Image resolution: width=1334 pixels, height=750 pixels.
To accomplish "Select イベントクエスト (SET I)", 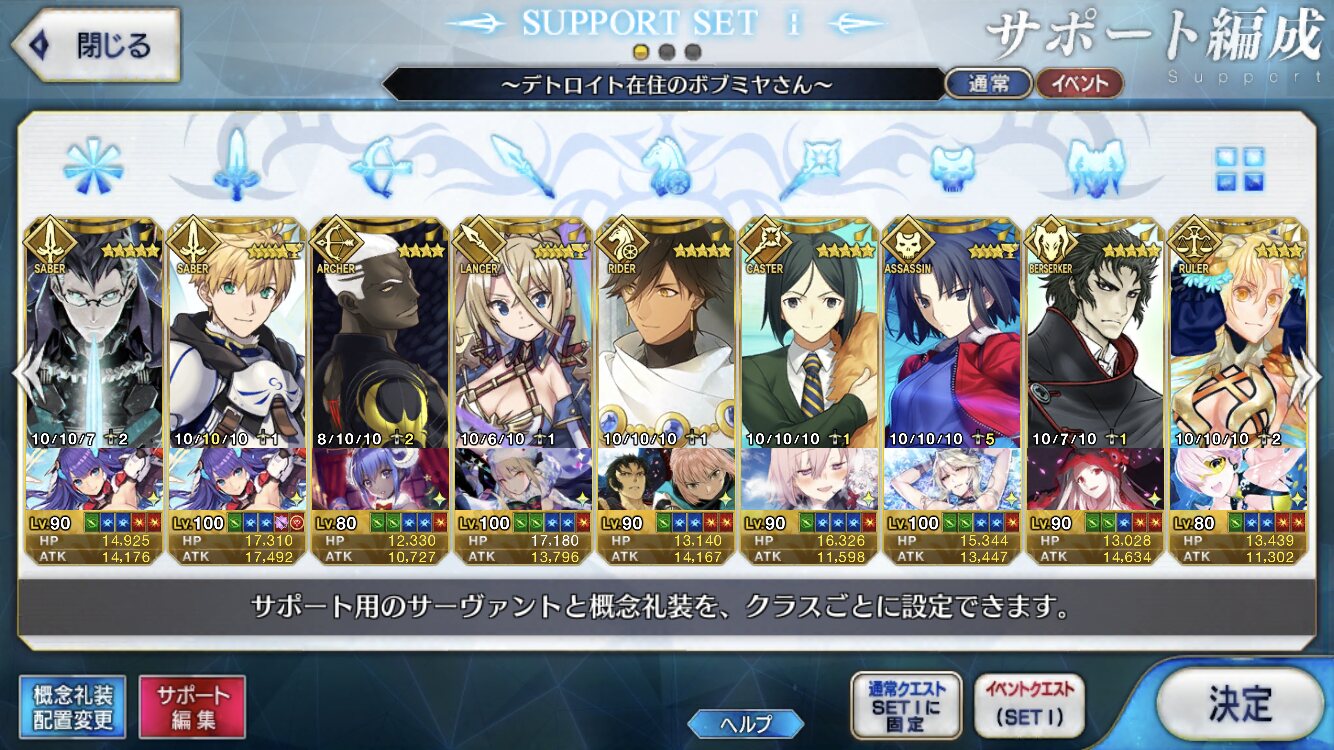I will click(x=1028, y=704).
